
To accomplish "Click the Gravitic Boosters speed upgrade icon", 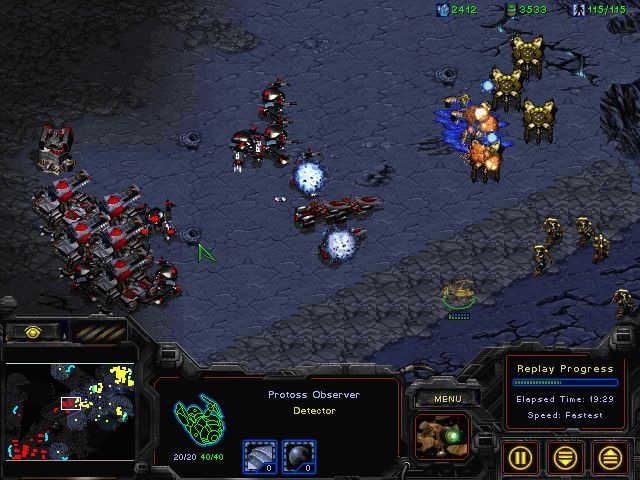I will [x=260, y=457].
